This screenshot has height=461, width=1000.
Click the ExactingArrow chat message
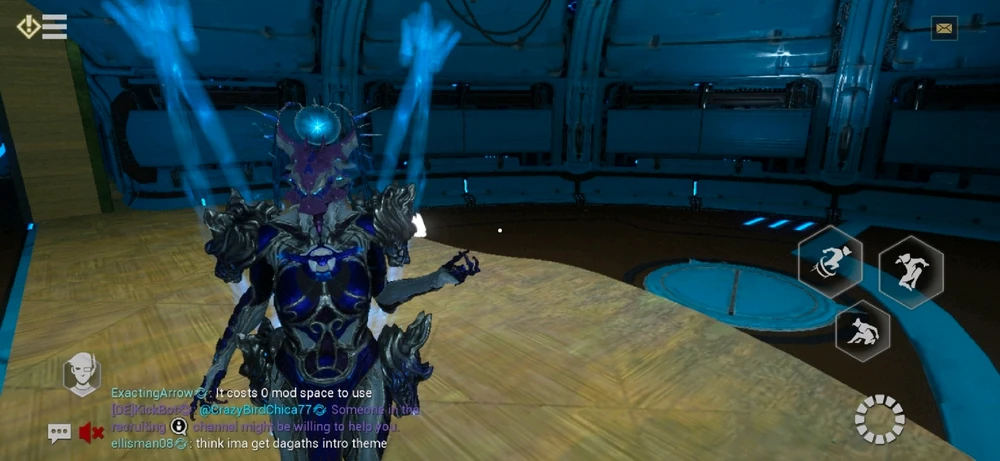tap(241, 393)
